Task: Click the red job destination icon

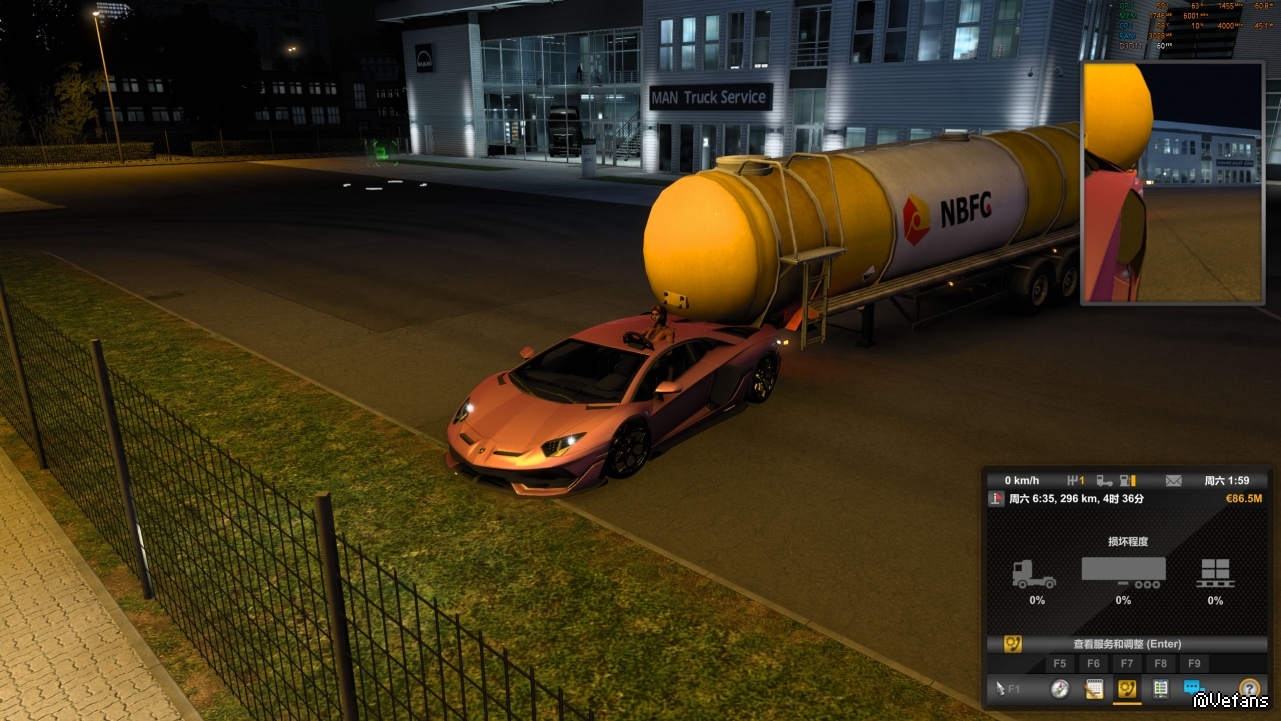Action: coord(997,498)
